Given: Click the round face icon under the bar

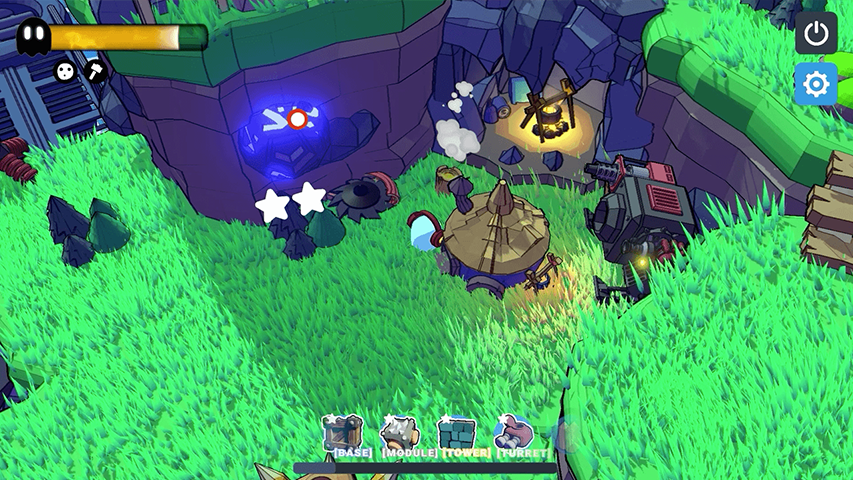Looking at the screenshot, I should (65, 71).
